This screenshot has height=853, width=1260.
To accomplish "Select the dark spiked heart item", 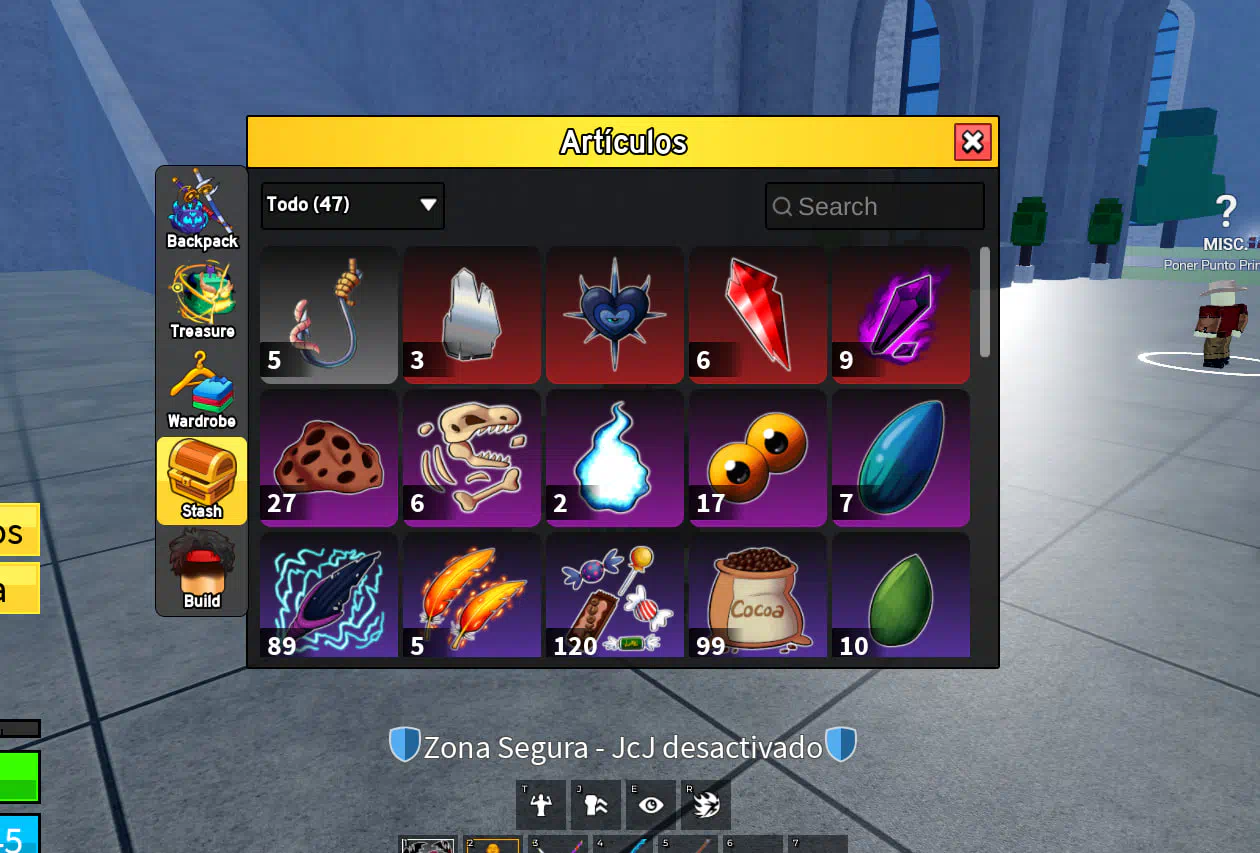I will pos(615,315).
